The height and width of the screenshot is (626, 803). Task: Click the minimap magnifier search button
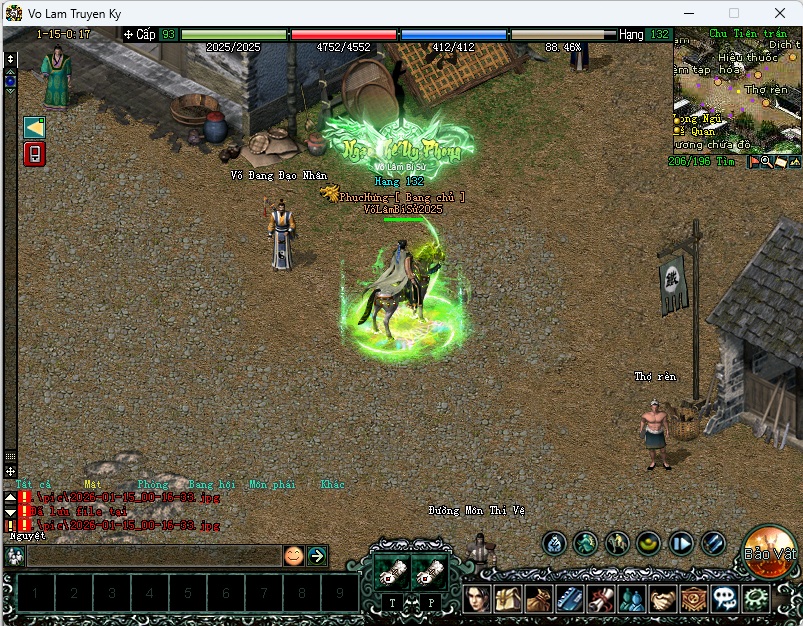tap(766, 161)
